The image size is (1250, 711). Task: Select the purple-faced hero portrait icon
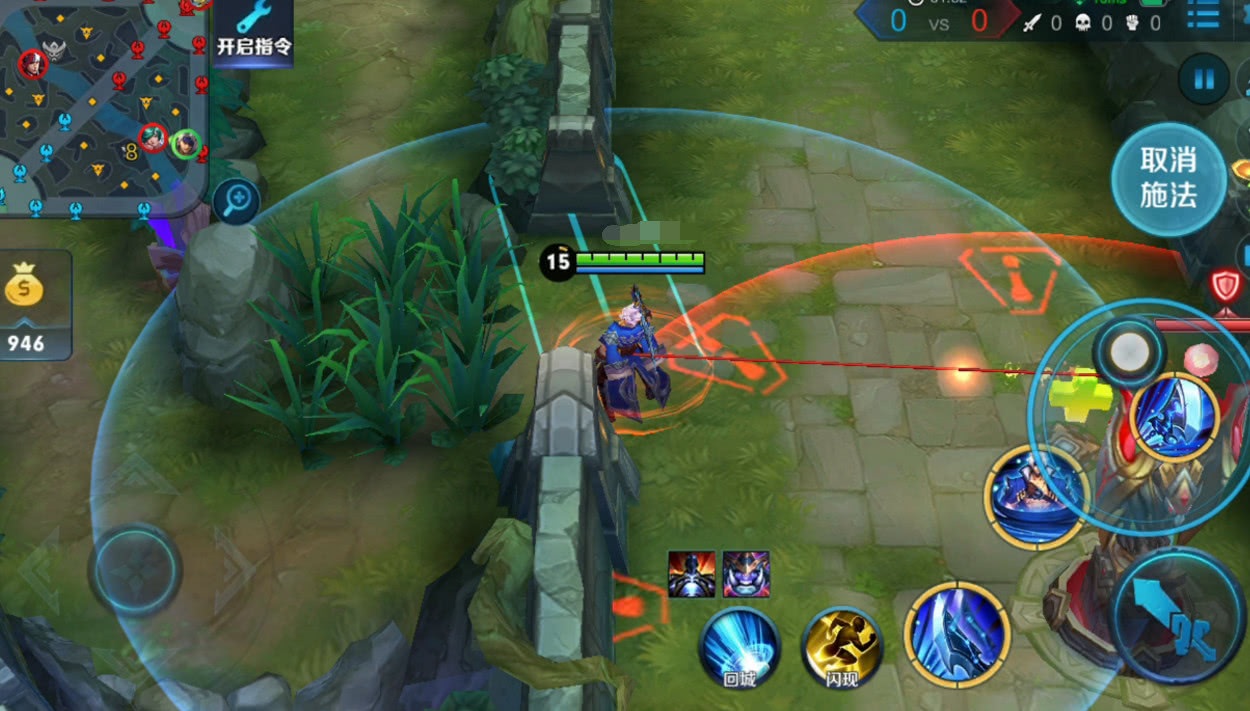pyautogui.click(x=746, y=574)
